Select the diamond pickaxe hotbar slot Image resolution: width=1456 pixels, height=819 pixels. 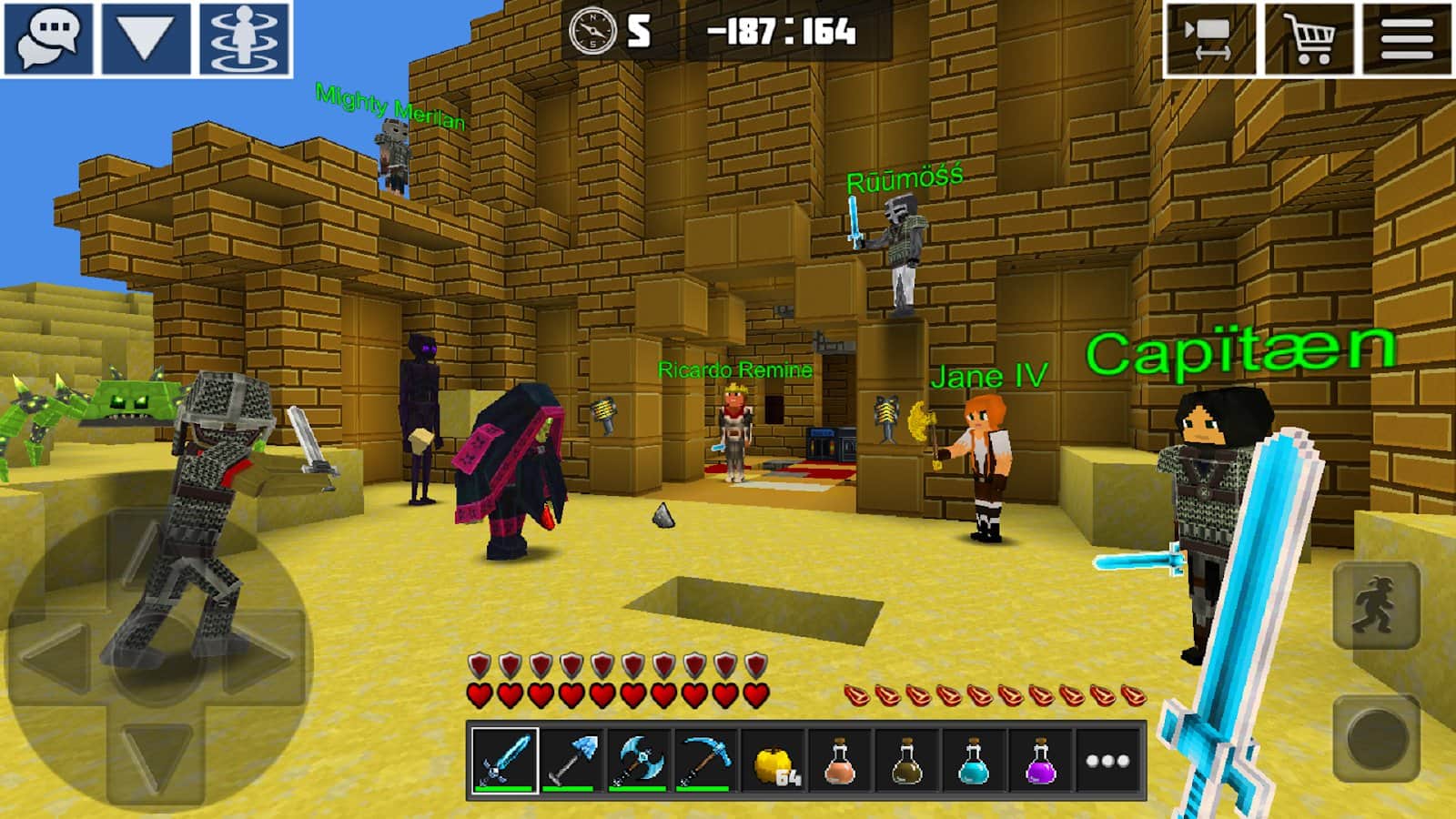(x=705, y=760)
